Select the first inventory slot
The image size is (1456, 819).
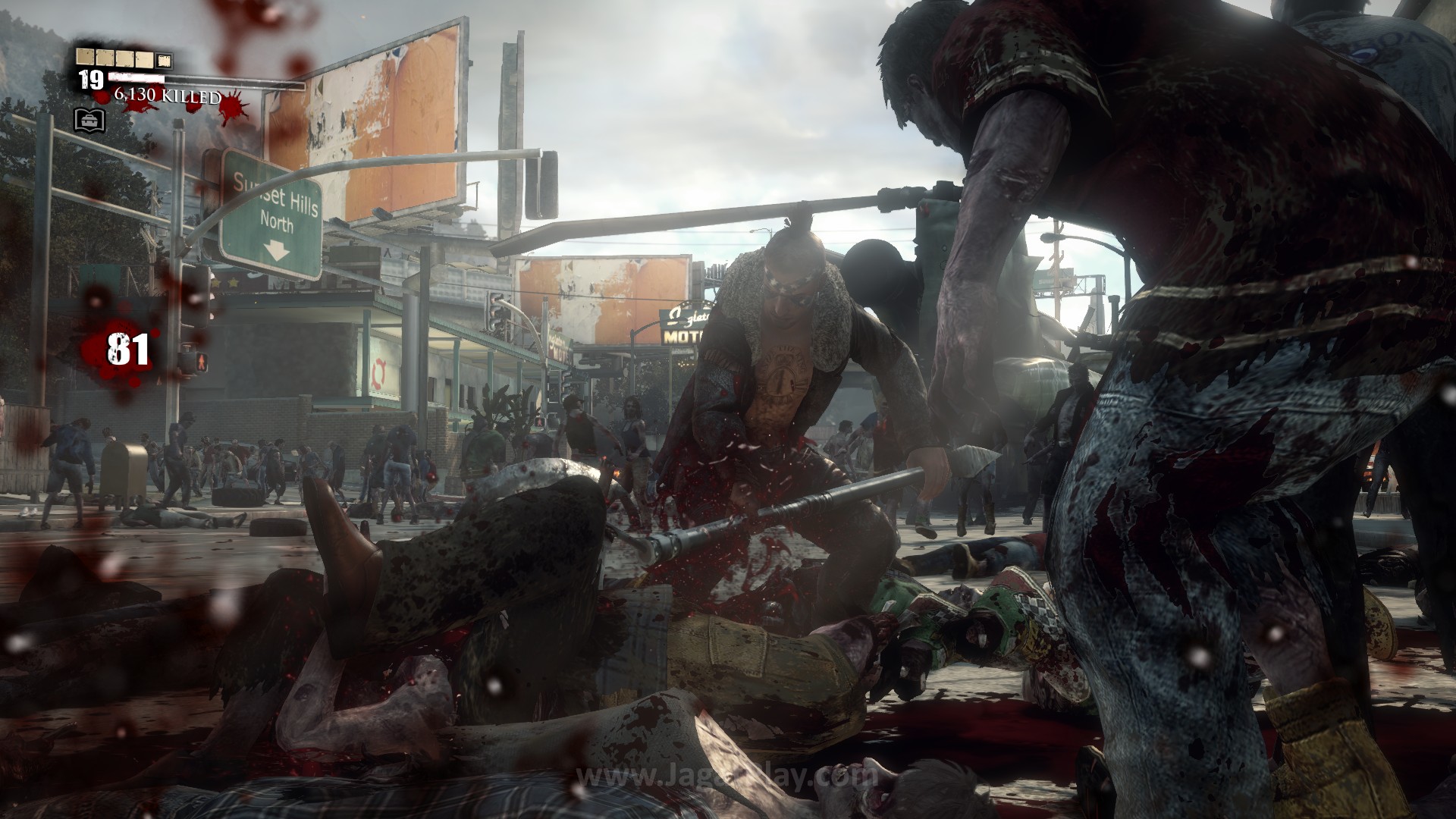tap(85, 57)
